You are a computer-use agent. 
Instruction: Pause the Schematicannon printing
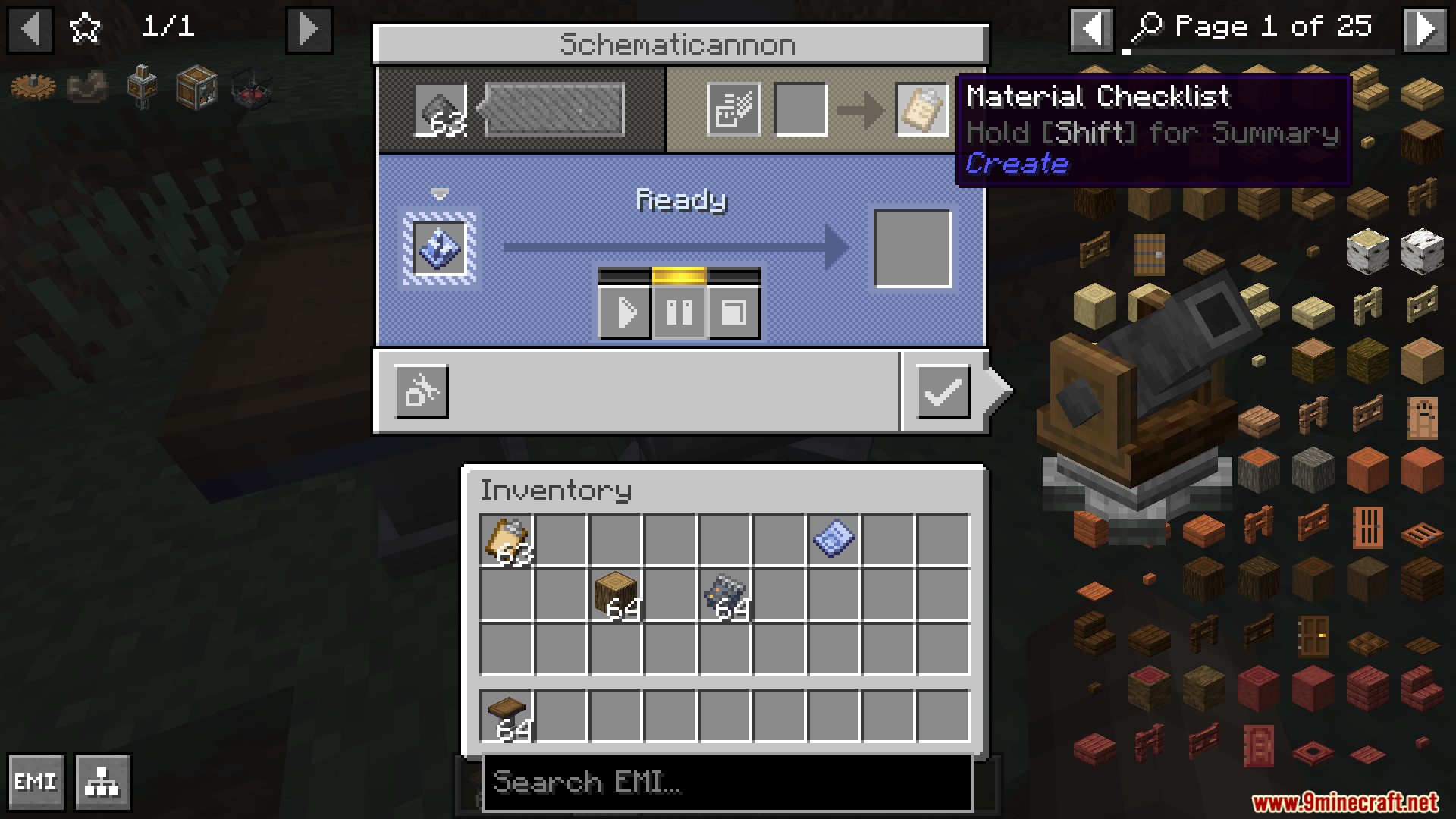(x=679, y=312)
